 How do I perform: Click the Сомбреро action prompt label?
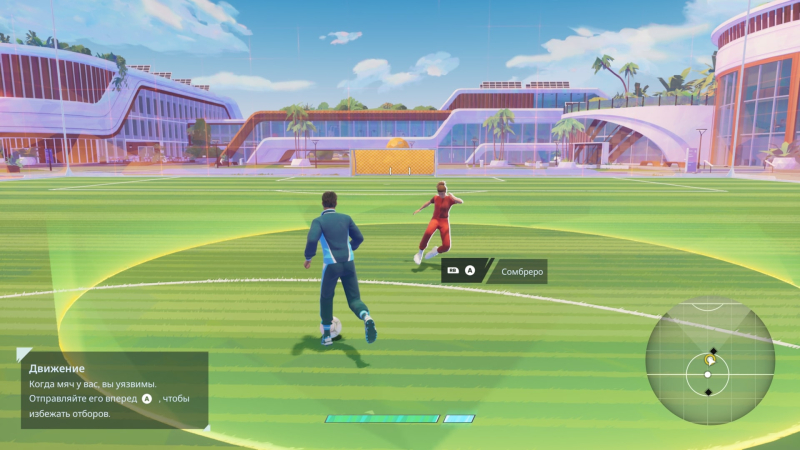(520, 270)
